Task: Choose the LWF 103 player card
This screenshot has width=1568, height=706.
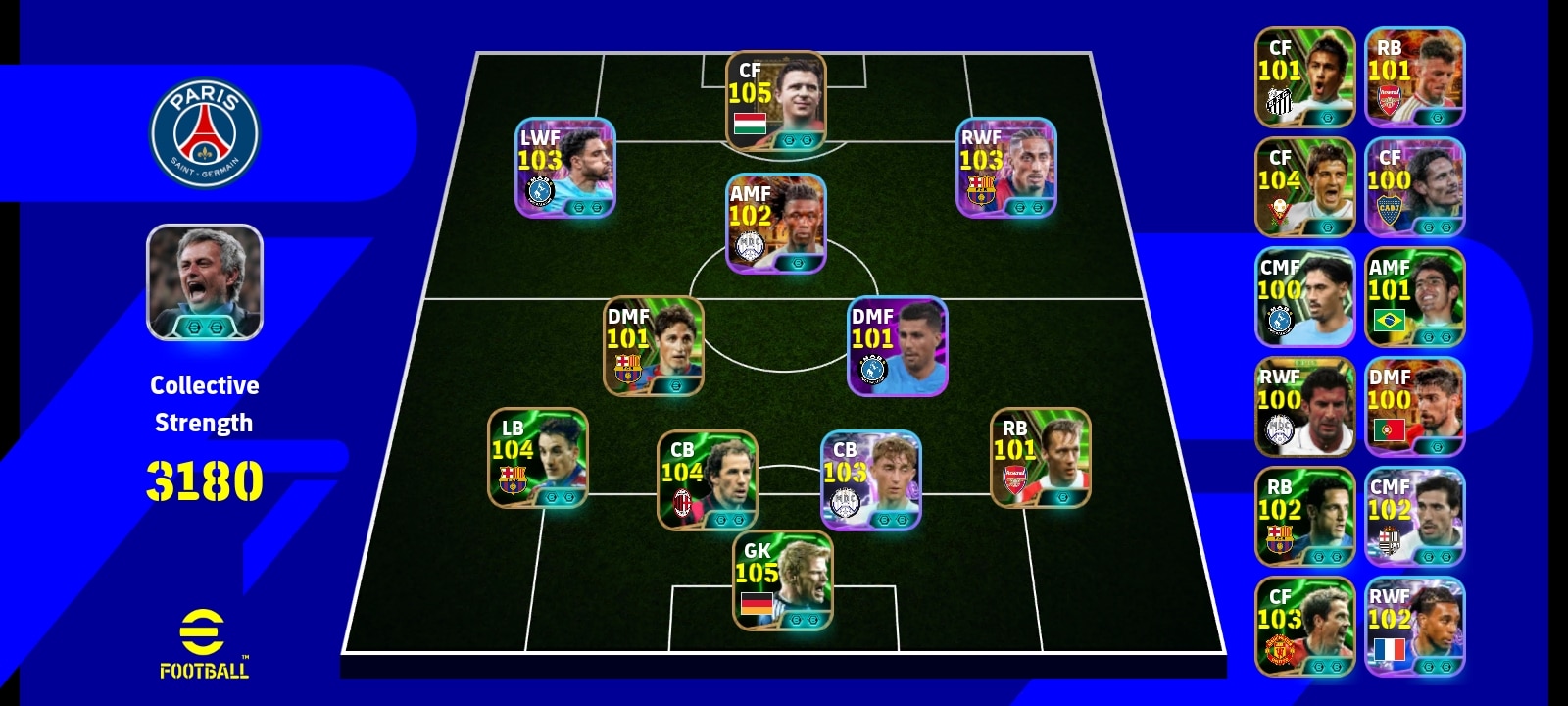Action: [x=565, y=168]
